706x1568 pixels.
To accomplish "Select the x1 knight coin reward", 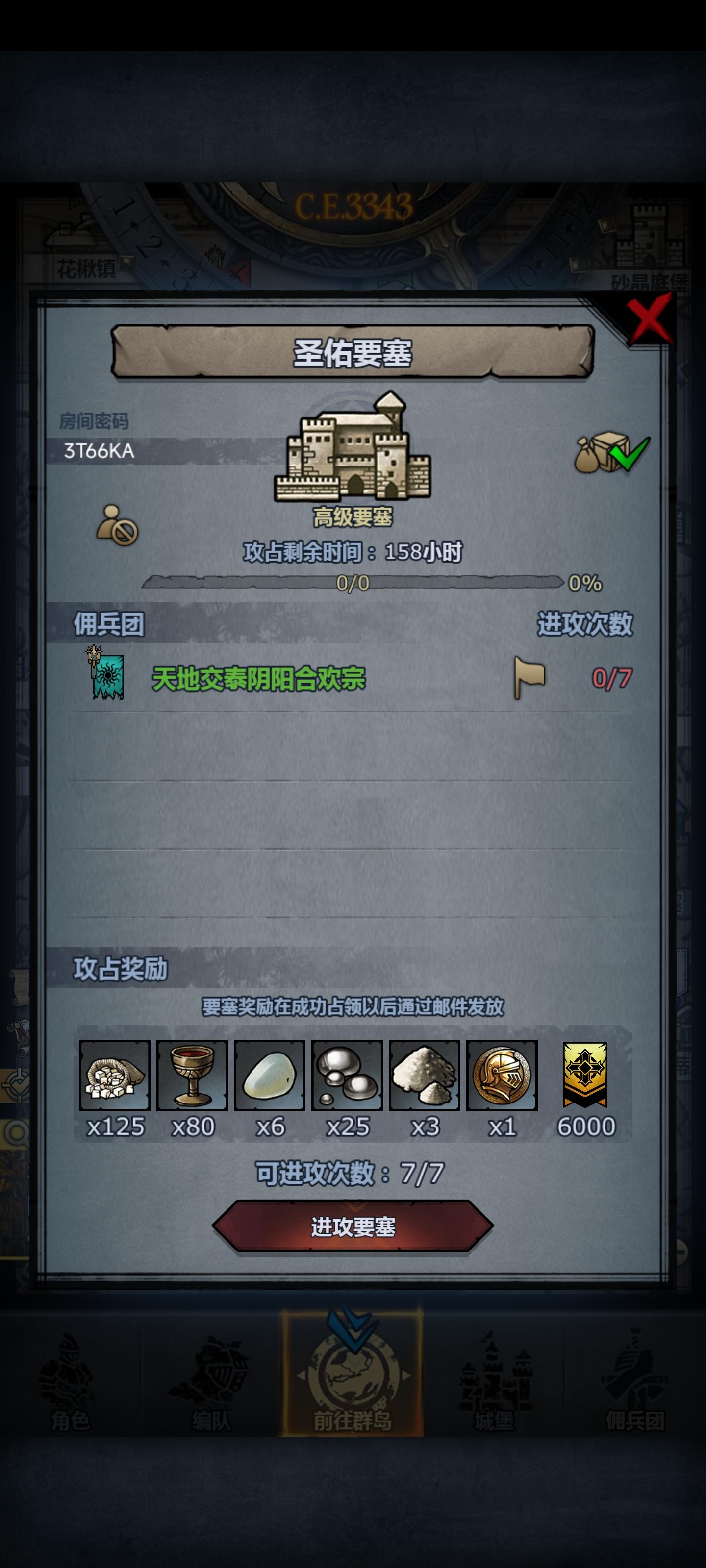I will [502, 1075].
